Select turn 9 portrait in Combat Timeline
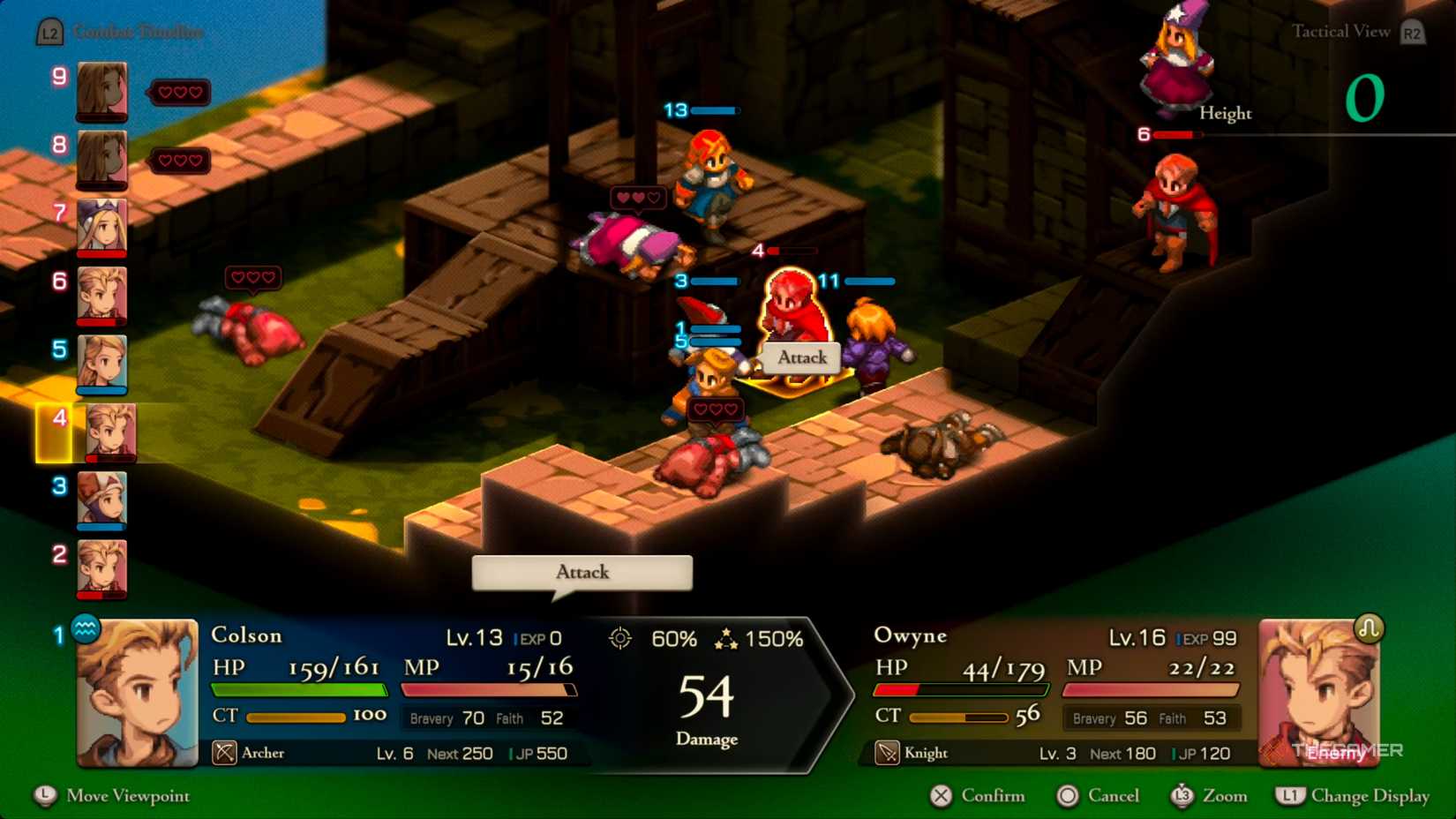 pos(101,91)
